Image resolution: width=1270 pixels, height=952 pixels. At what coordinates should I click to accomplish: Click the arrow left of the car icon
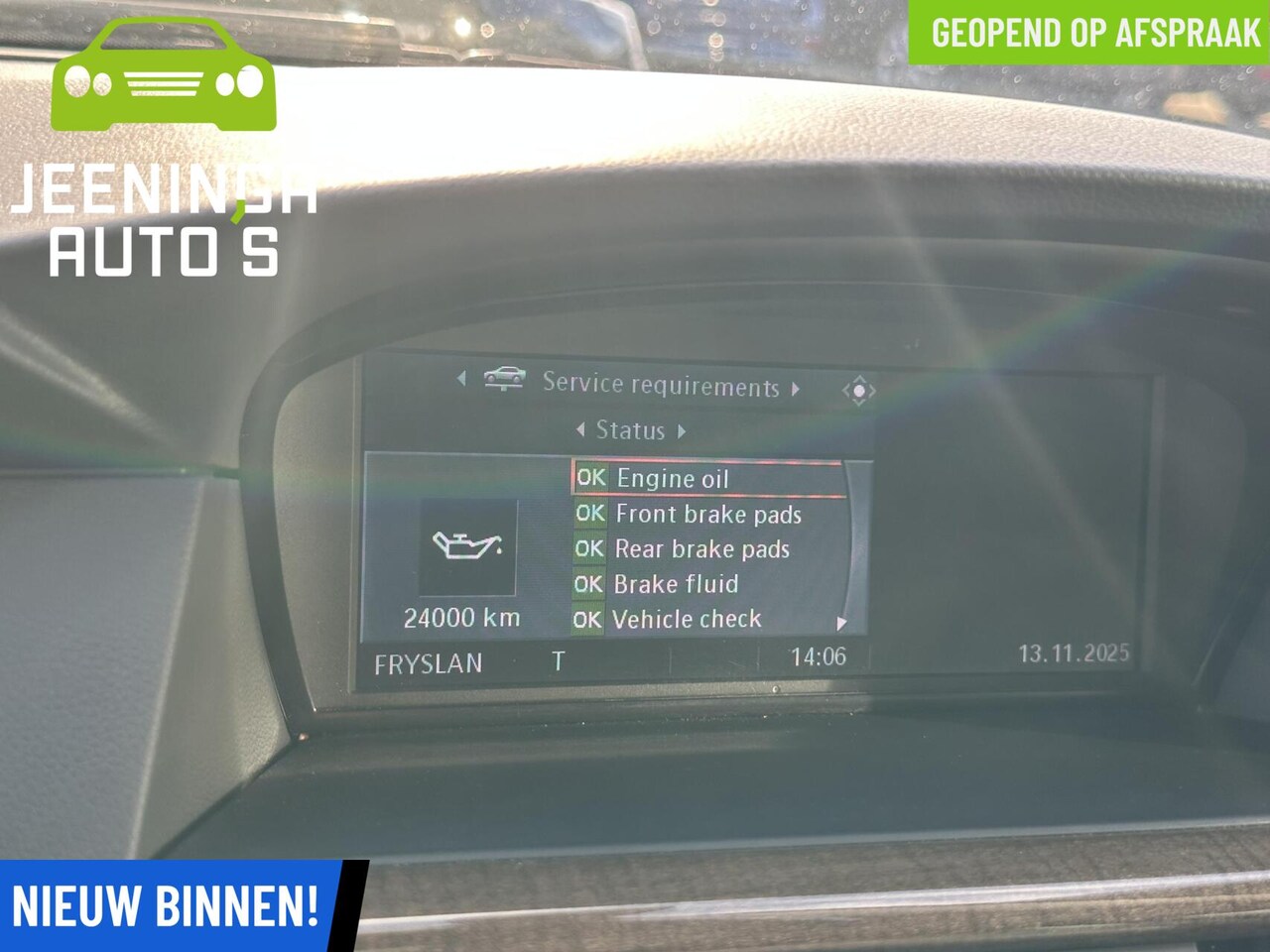click(x=461, y=378)
